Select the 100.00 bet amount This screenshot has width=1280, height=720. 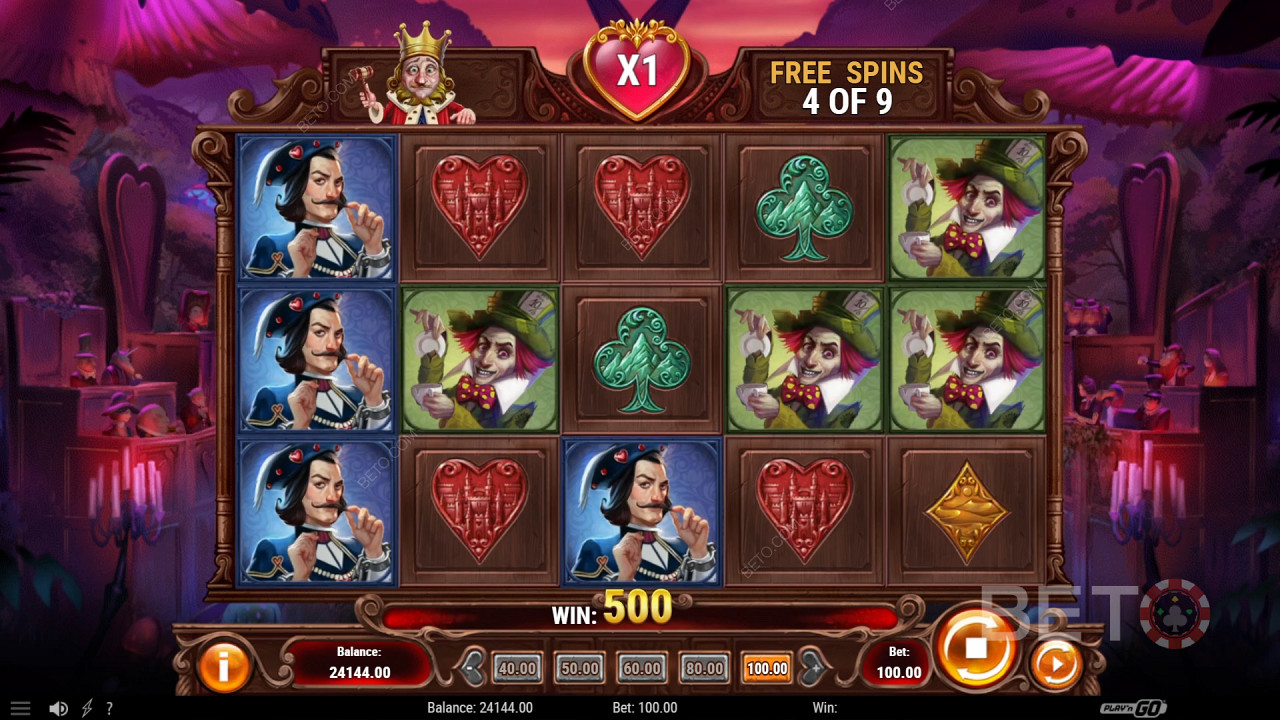click(x=767, y=668)
